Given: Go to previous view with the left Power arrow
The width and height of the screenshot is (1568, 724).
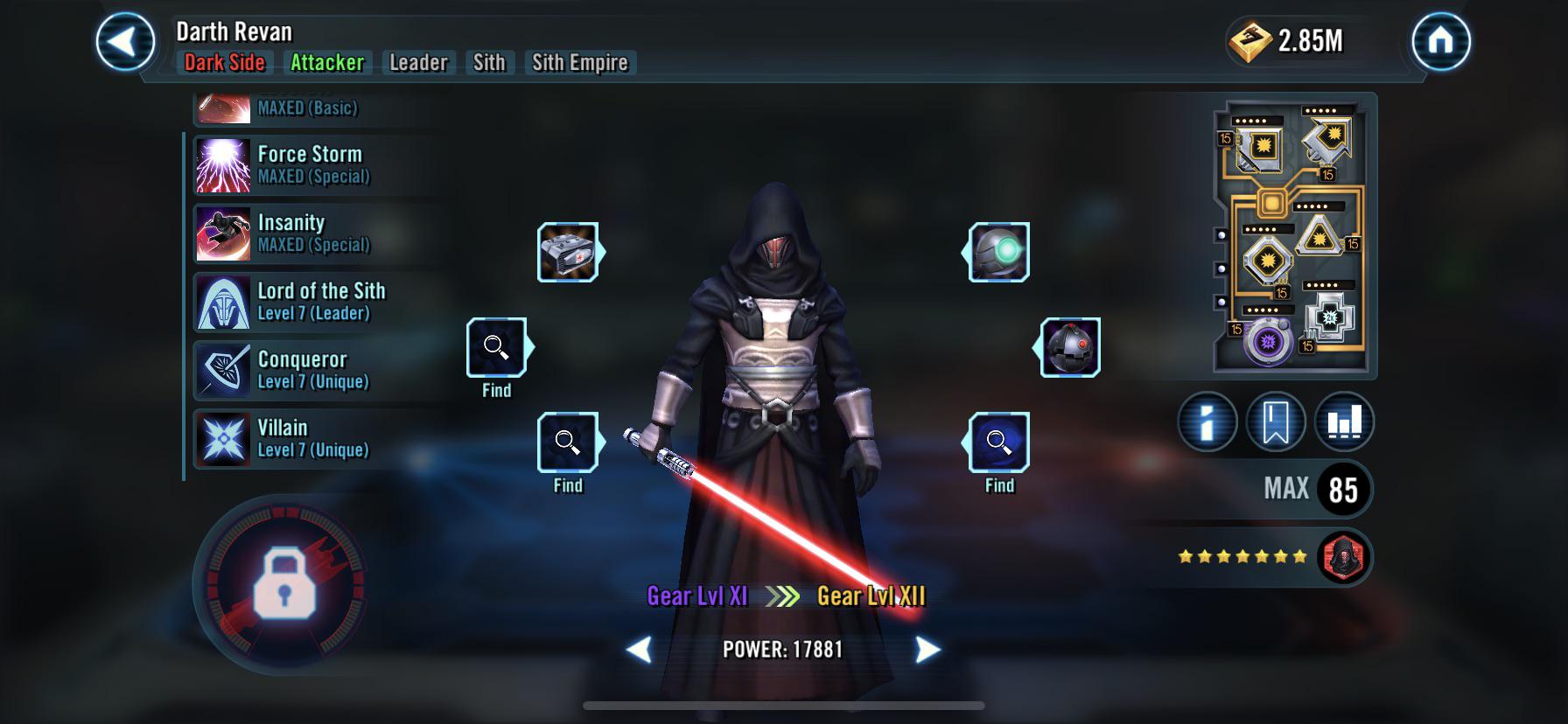Looking at the screenshot, I should (641, 651).
